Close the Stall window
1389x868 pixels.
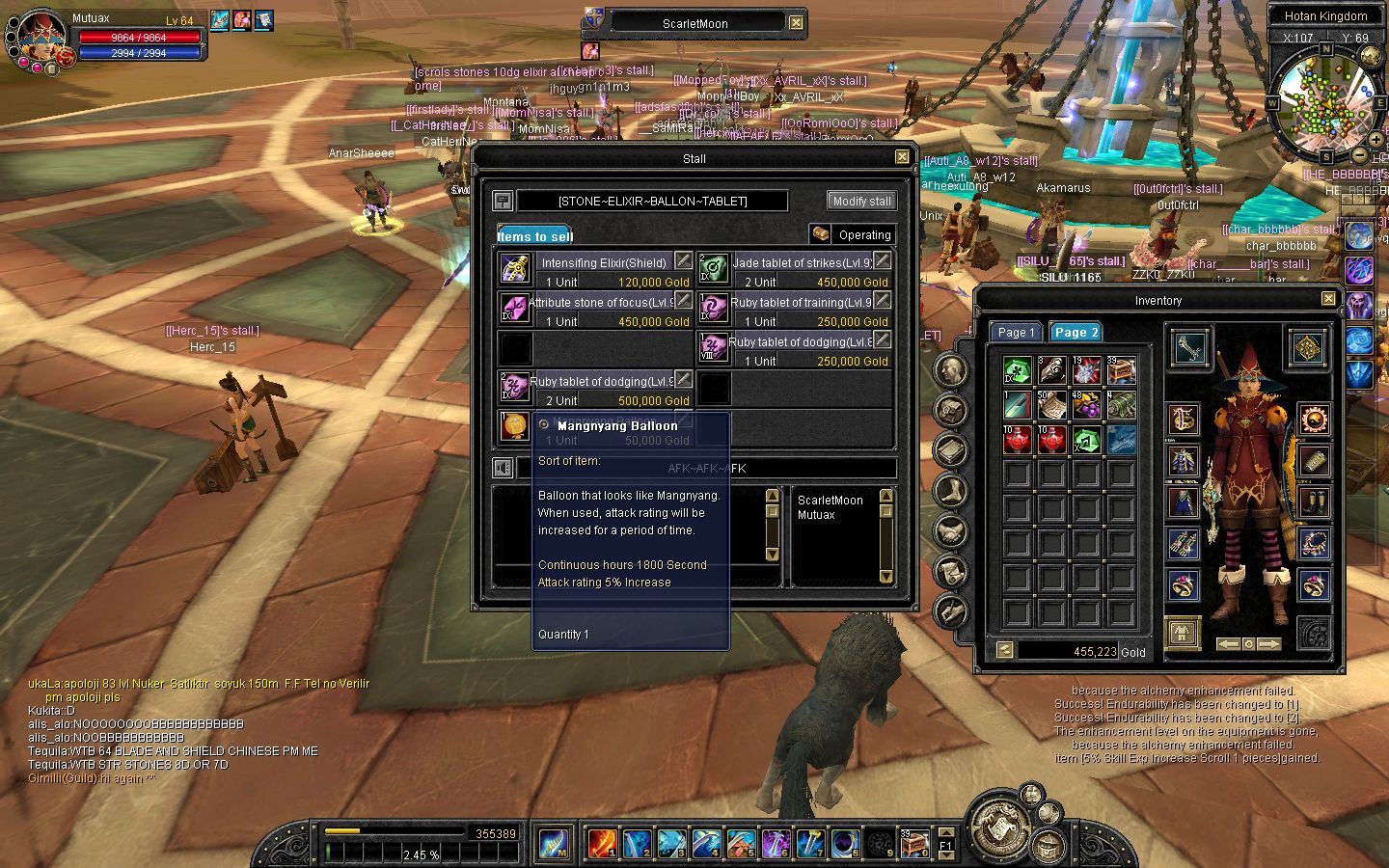[x=902, y=157]
